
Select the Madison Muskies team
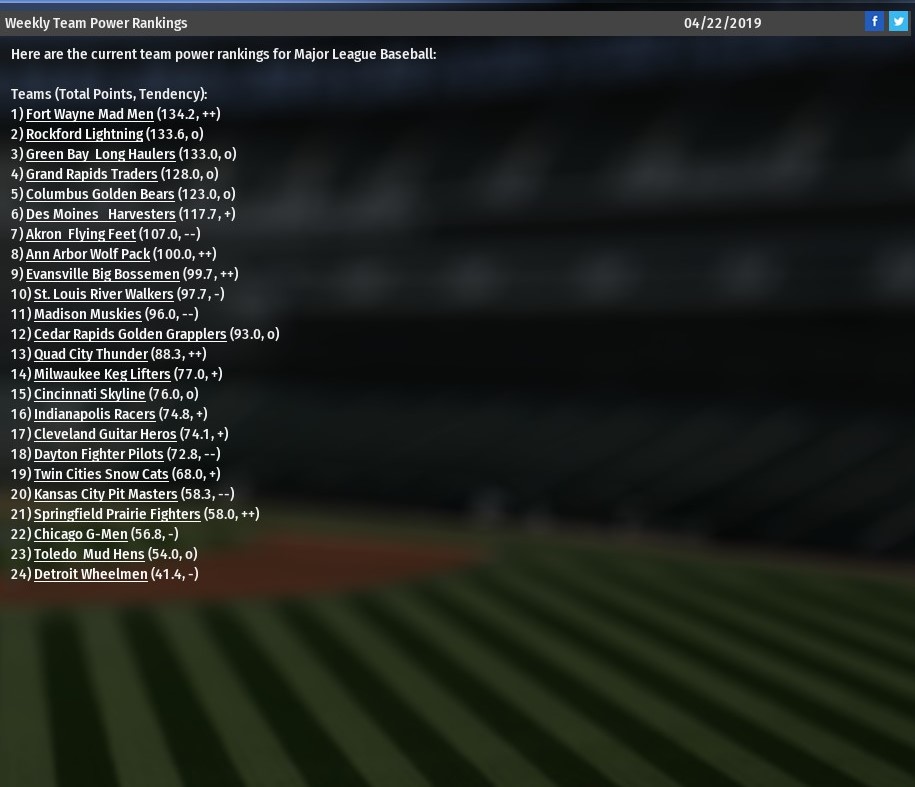pyautogui.click(x=87, y=314)
